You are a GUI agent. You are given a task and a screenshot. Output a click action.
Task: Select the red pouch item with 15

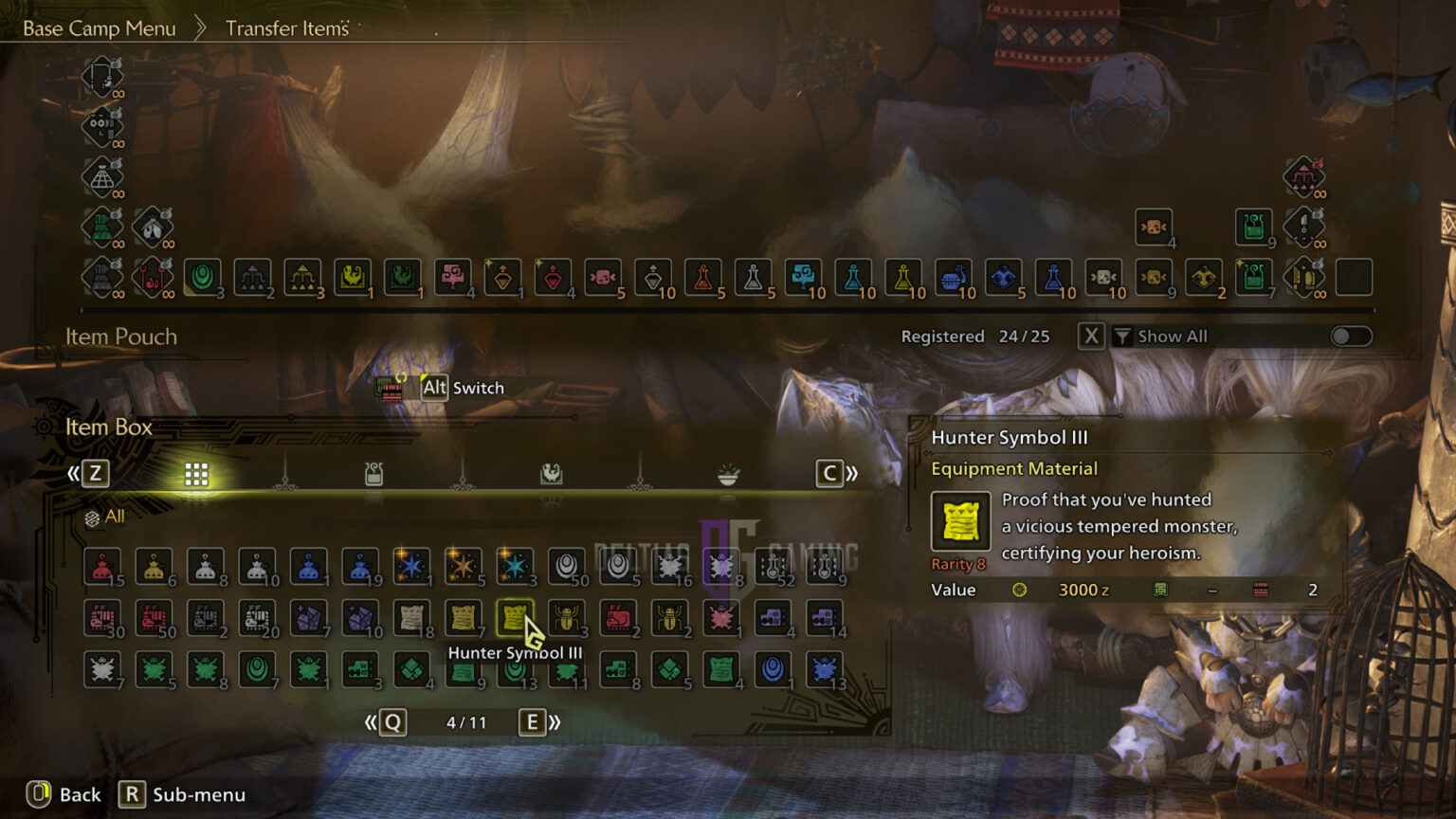(x=102, y=567)
